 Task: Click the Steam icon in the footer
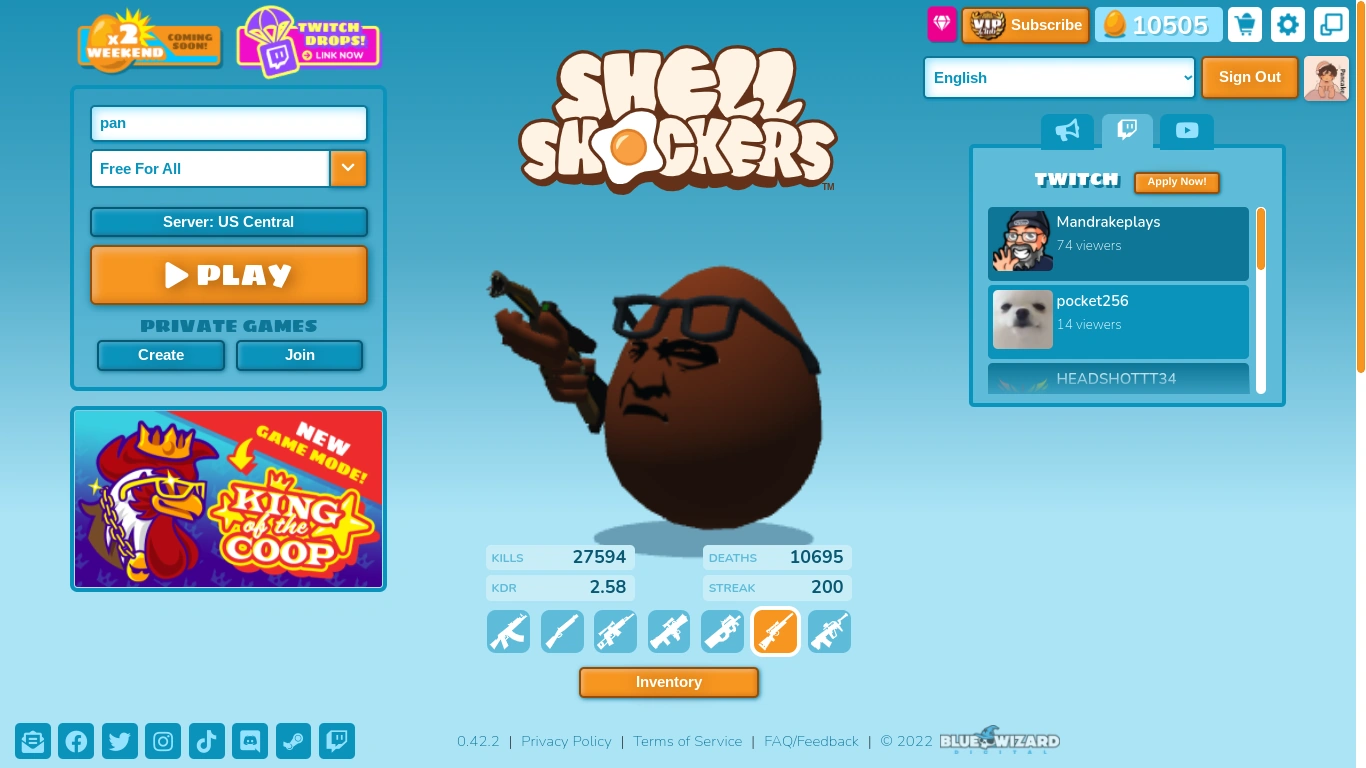coord(293,741)
